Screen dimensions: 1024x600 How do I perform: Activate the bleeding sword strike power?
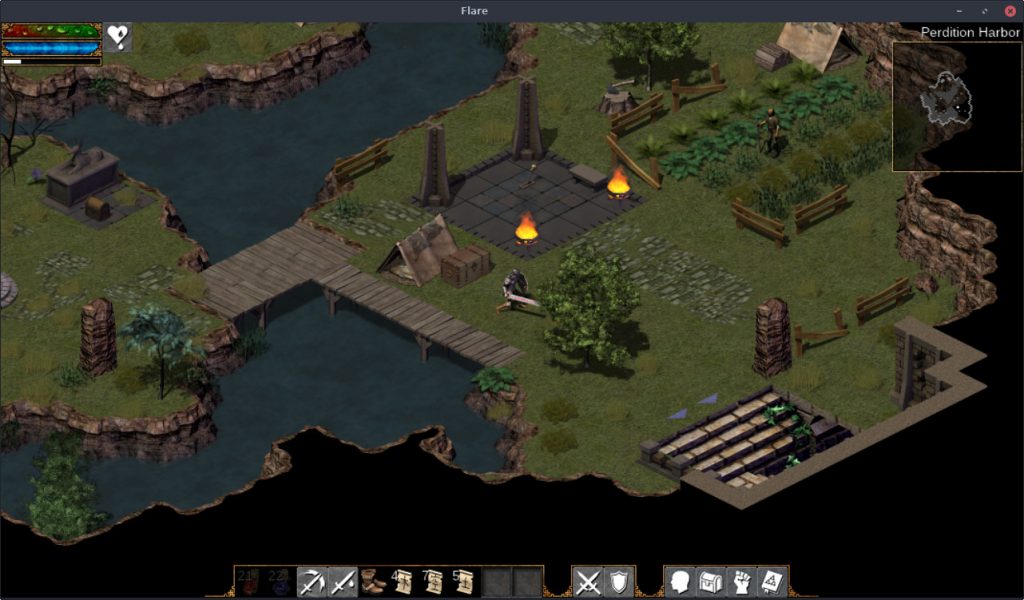pyautogui.click(x=342, y=581)
